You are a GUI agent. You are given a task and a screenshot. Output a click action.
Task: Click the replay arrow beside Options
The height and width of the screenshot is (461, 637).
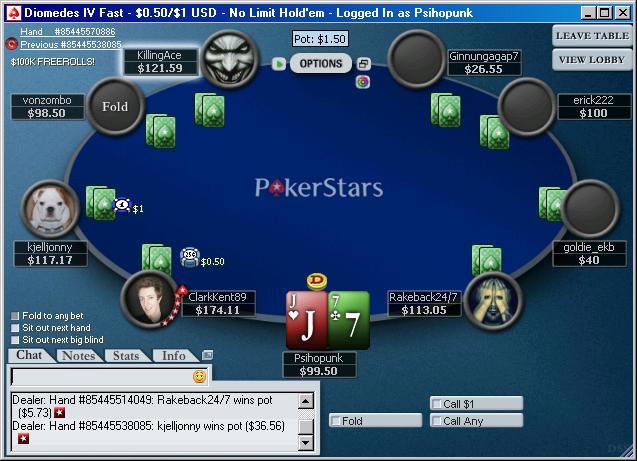click(279, 64)
